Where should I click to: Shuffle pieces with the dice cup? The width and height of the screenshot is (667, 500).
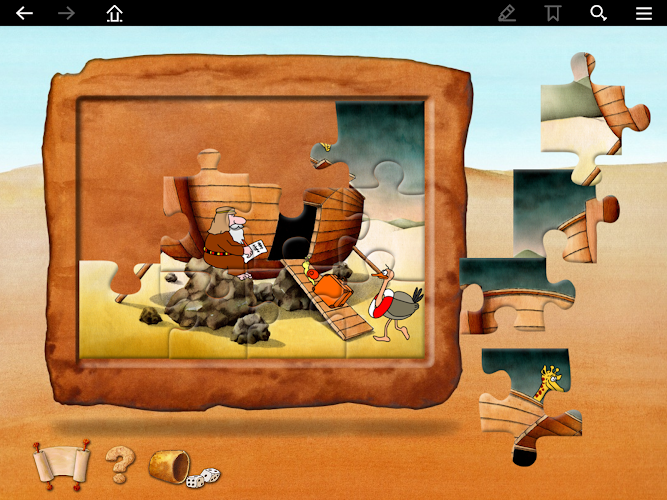tap(180, 465)
